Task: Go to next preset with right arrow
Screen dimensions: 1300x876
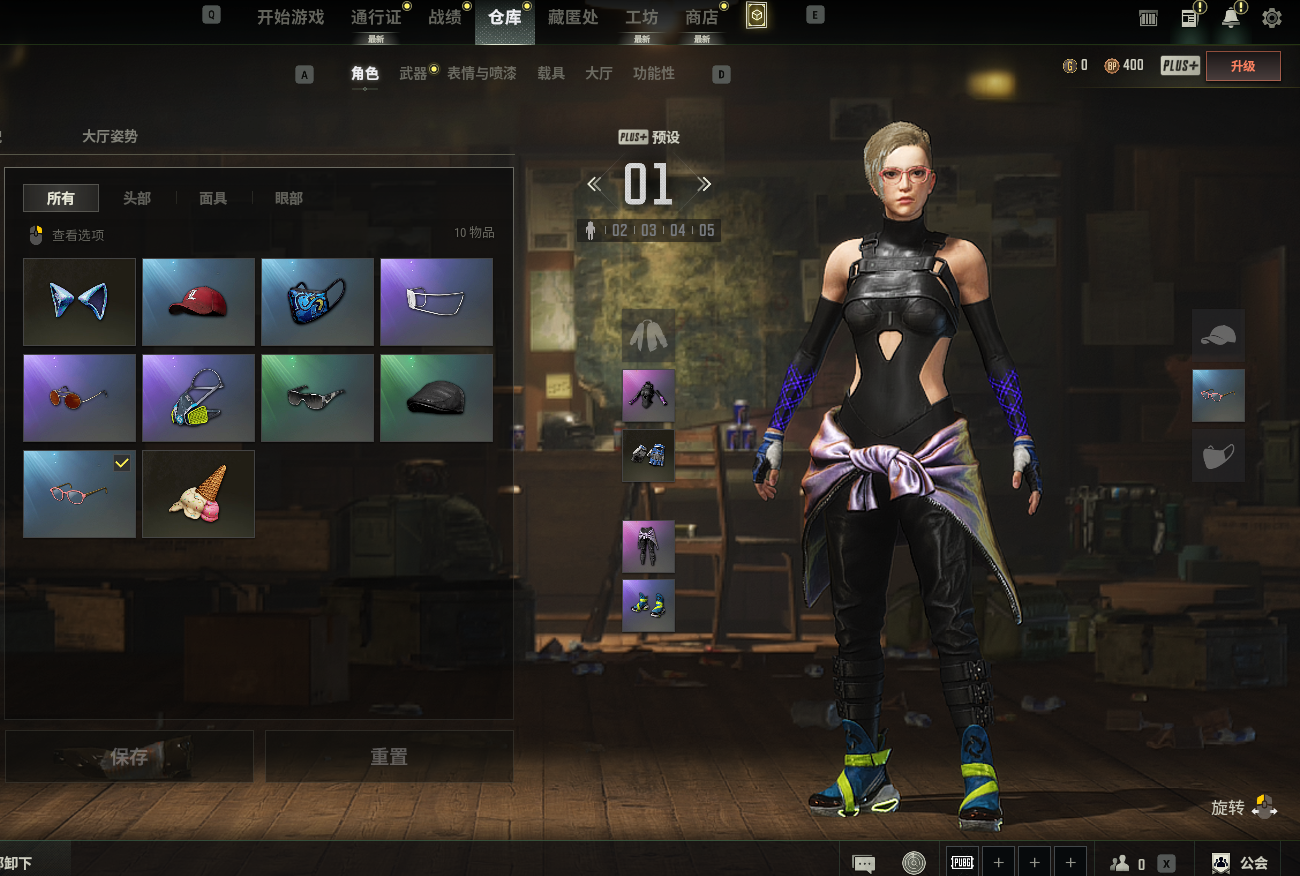Action: [x=704, y=184]
